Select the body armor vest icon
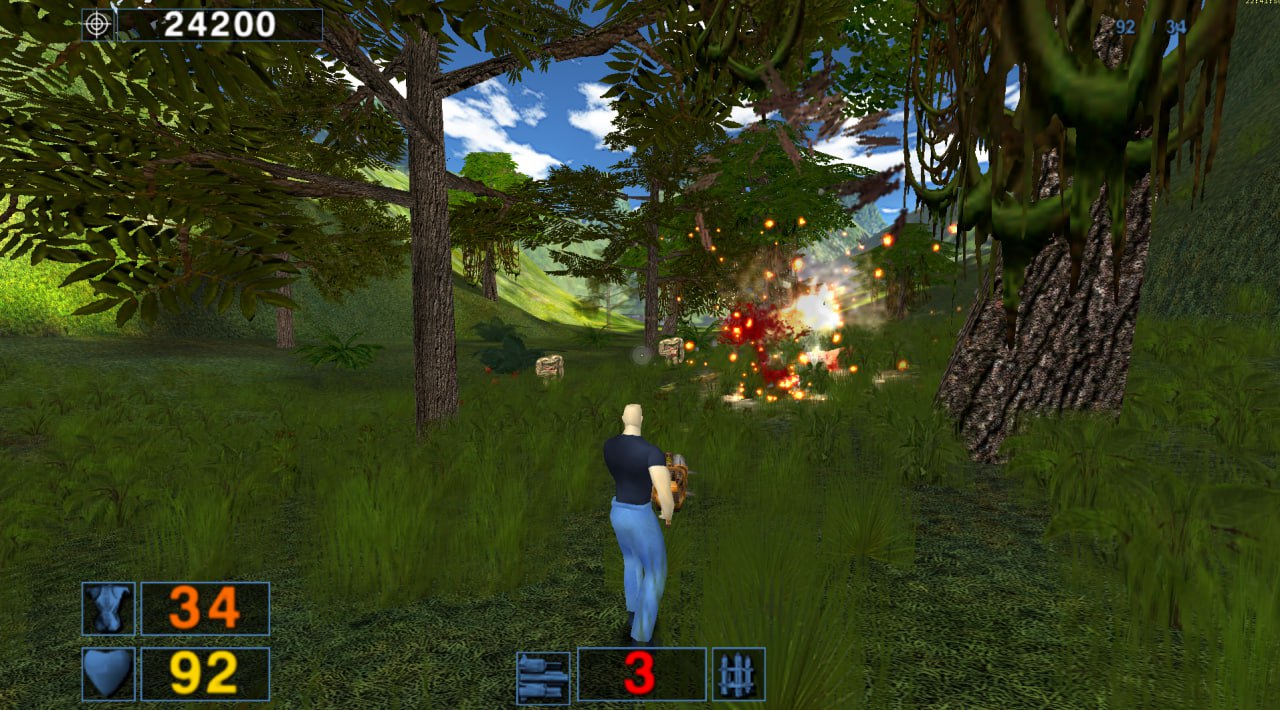This screenshot has width=1280, height=710. pyautogui.click(x=108, y=608)
